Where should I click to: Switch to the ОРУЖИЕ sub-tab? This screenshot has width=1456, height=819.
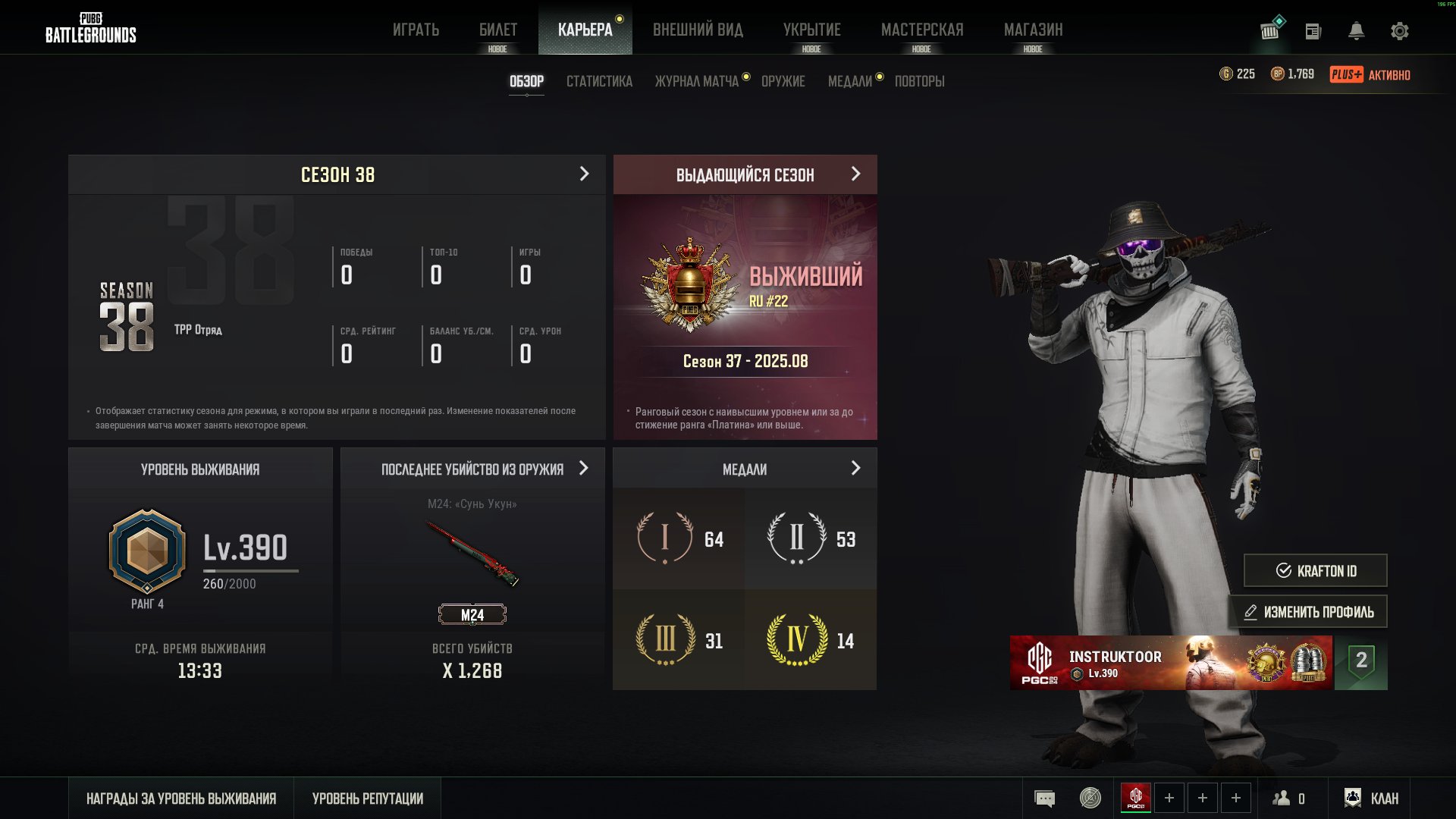pyautogui.click(x=783, y=81)
